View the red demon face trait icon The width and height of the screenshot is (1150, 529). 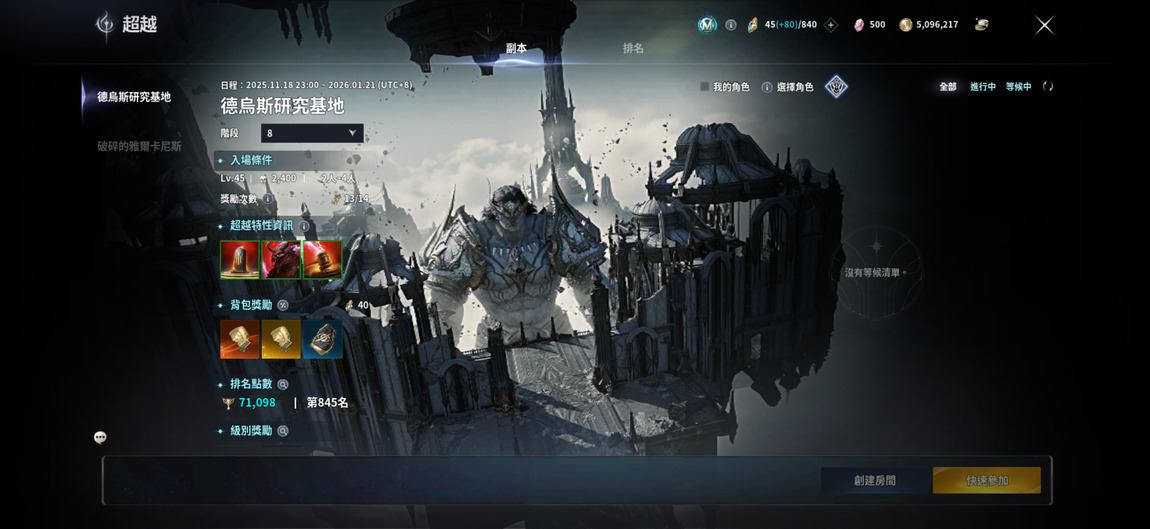point(281,260)
